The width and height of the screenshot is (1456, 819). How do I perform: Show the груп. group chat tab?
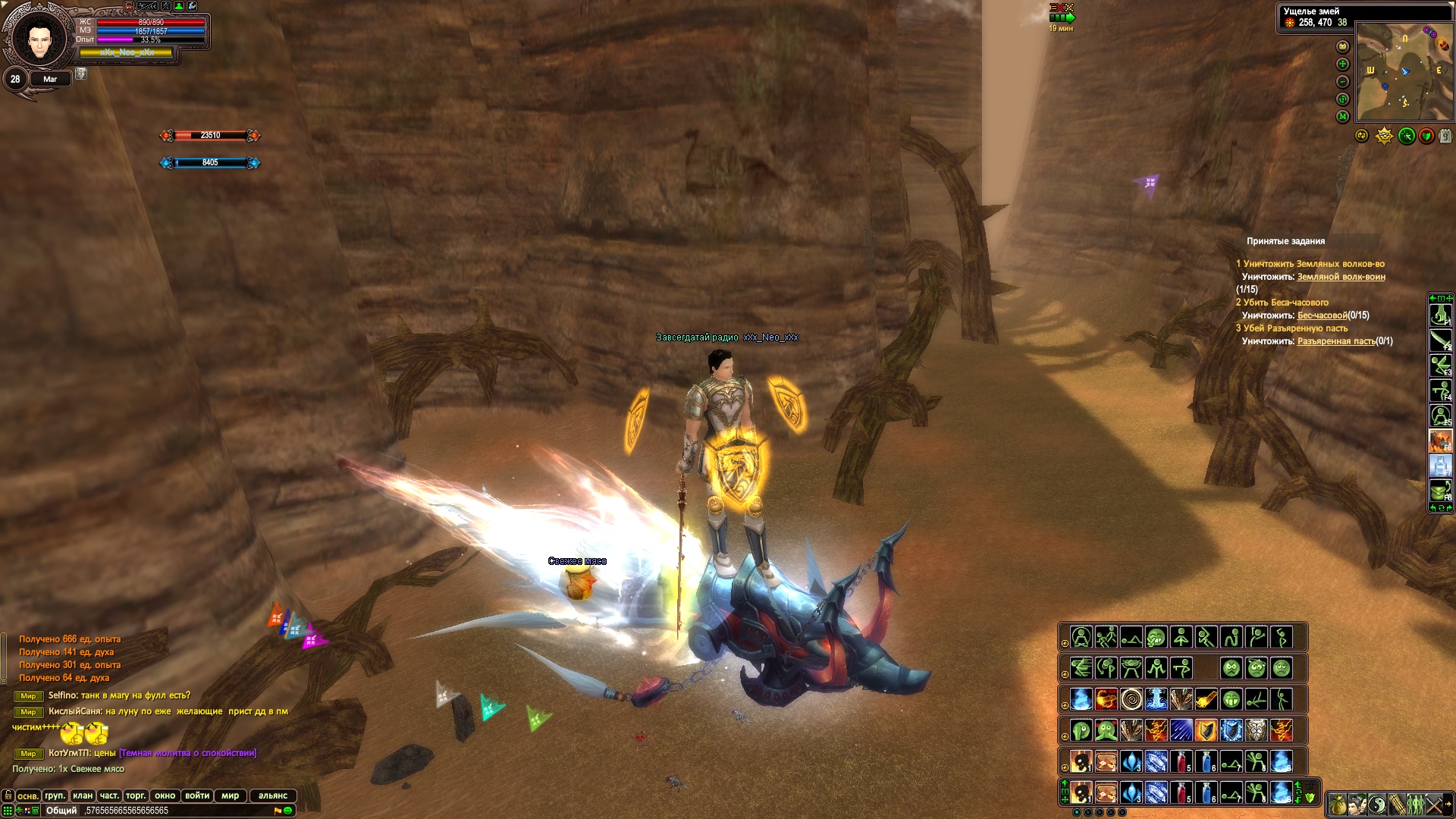55,795
